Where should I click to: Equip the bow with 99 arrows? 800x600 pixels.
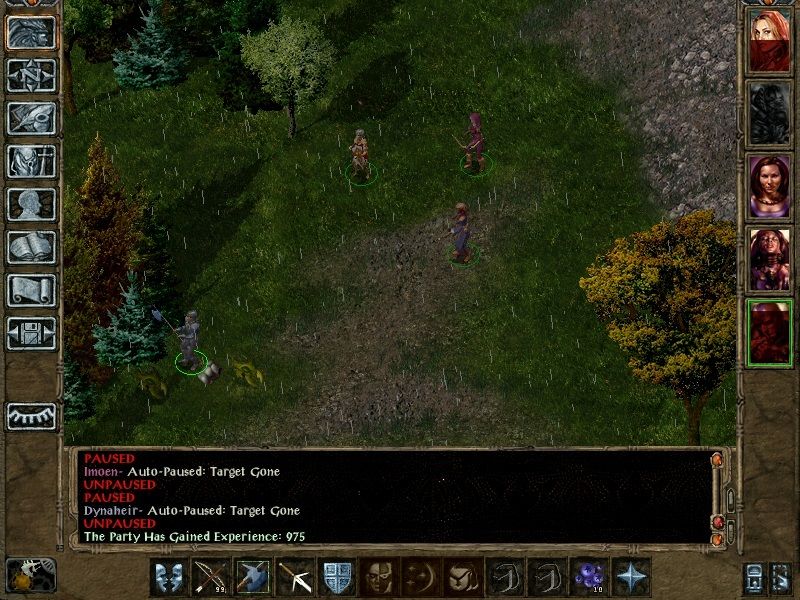coord(210,577)
